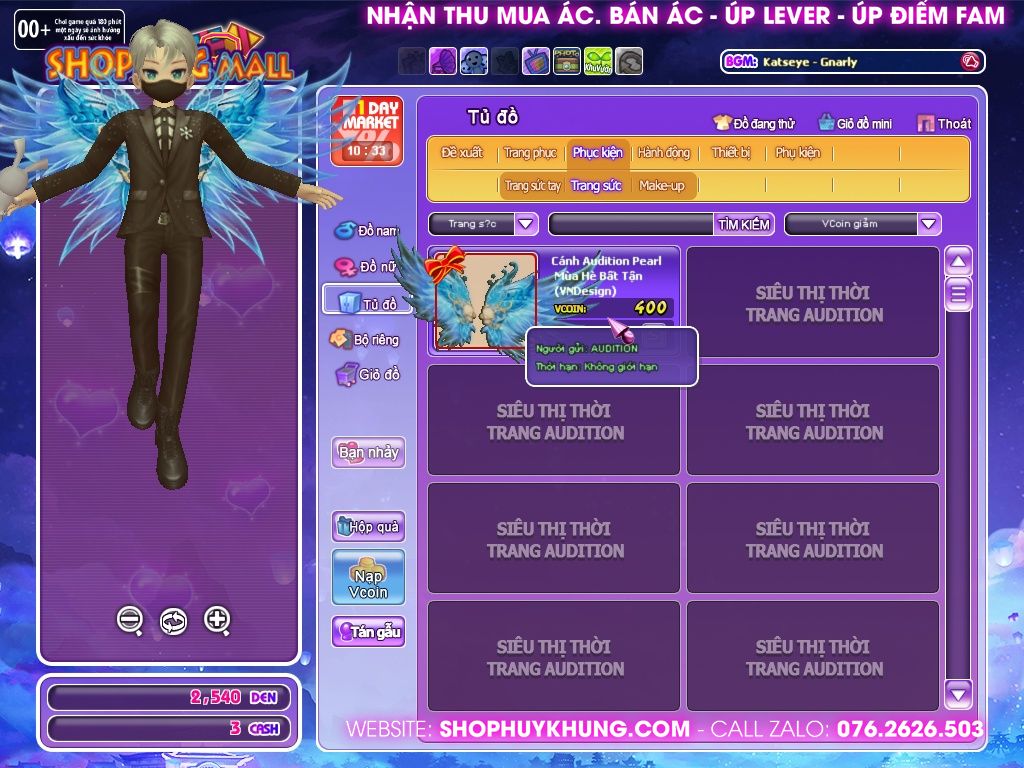The image size is (1024, 768).
Task: Open the Trang phục tab
Action: pos(530,153)
